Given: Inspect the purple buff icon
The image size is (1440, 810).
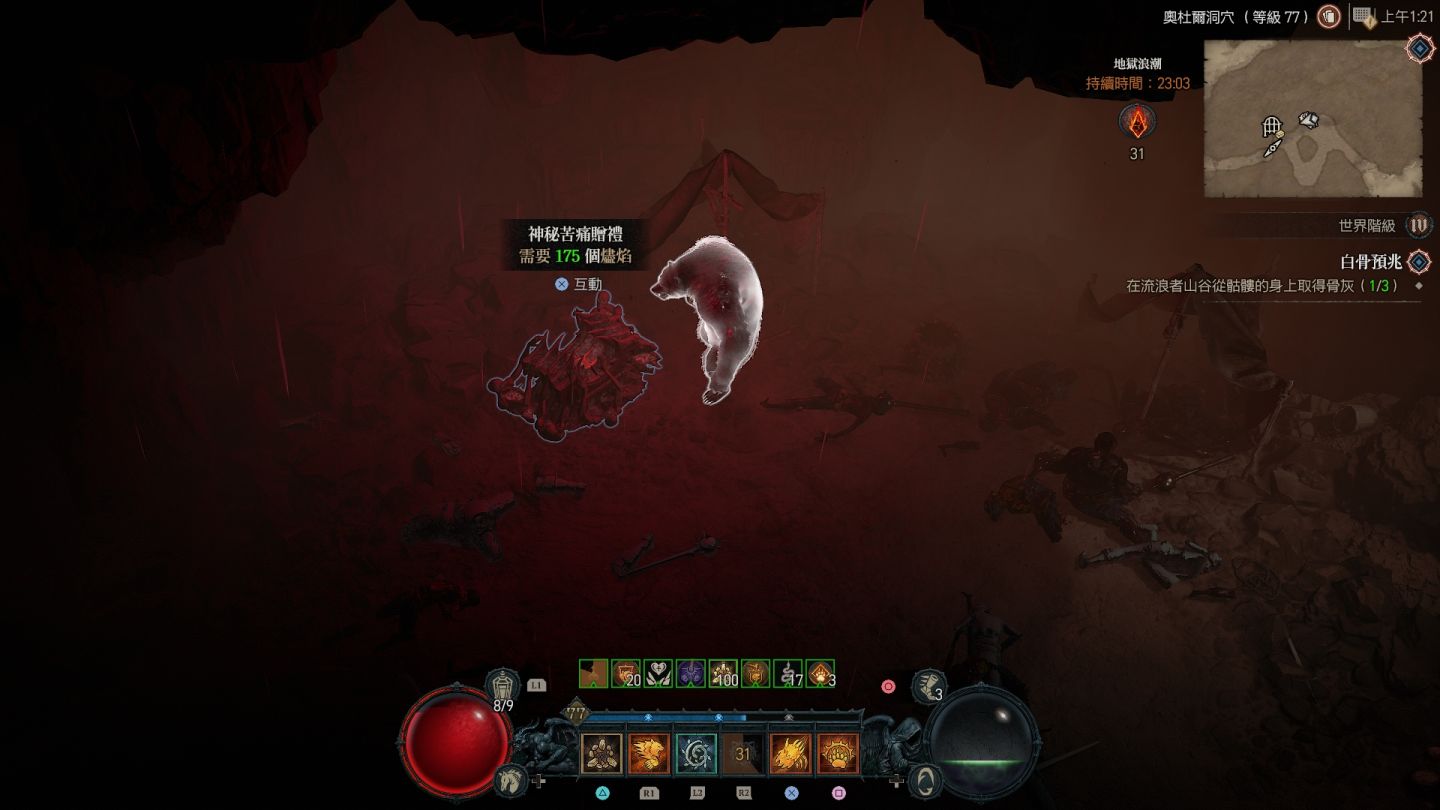Looking at the screenshot, I should 691,674.
